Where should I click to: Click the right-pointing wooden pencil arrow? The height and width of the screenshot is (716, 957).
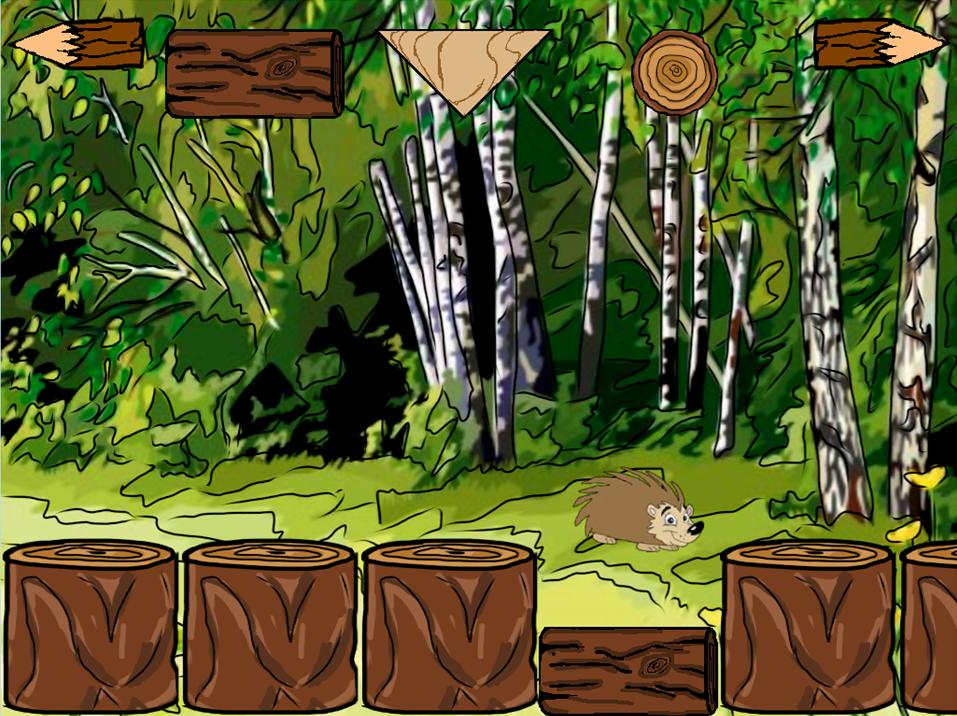(878, 44)
